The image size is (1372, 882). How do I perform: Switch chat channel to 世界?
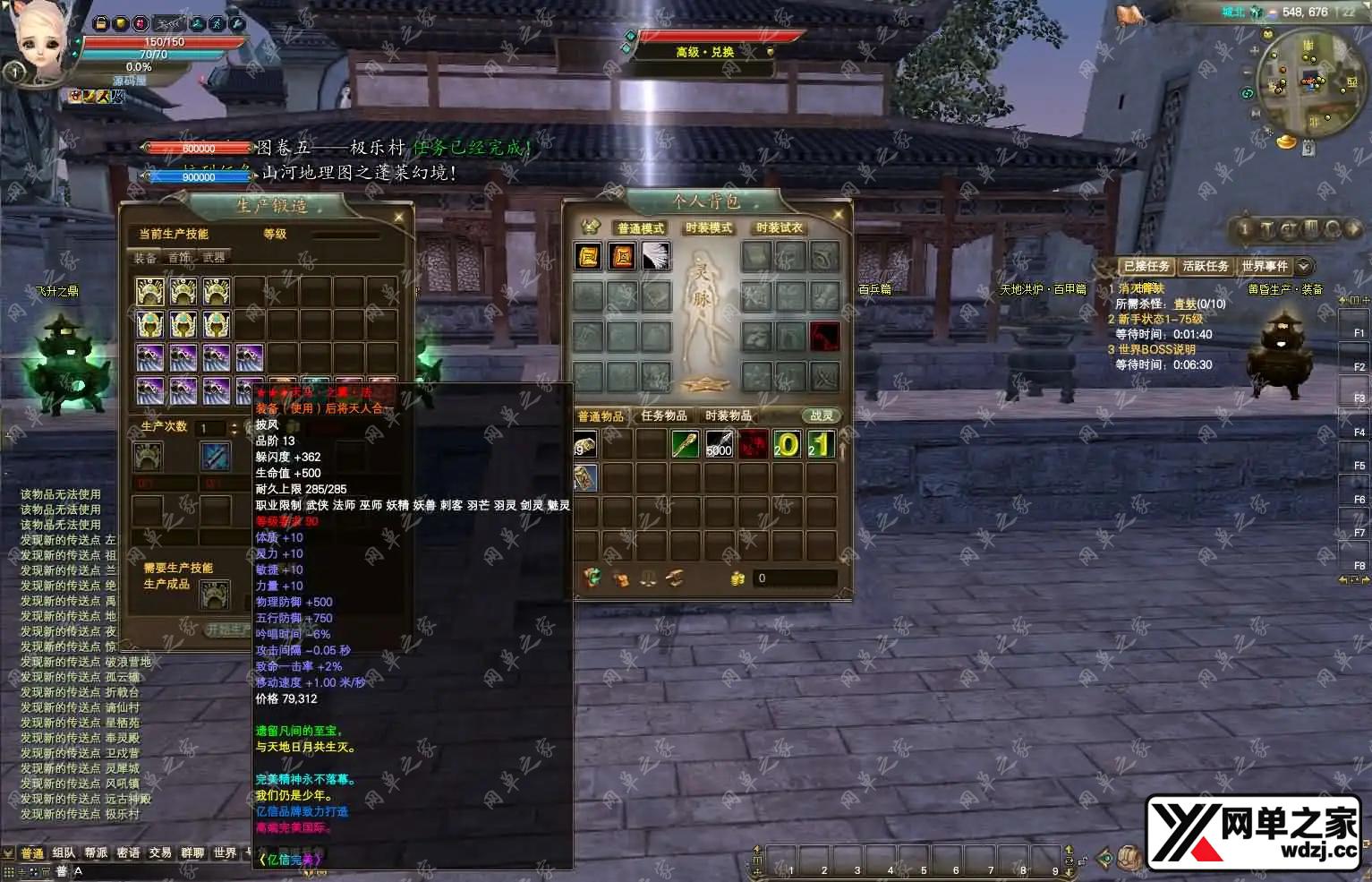(225, 853)
